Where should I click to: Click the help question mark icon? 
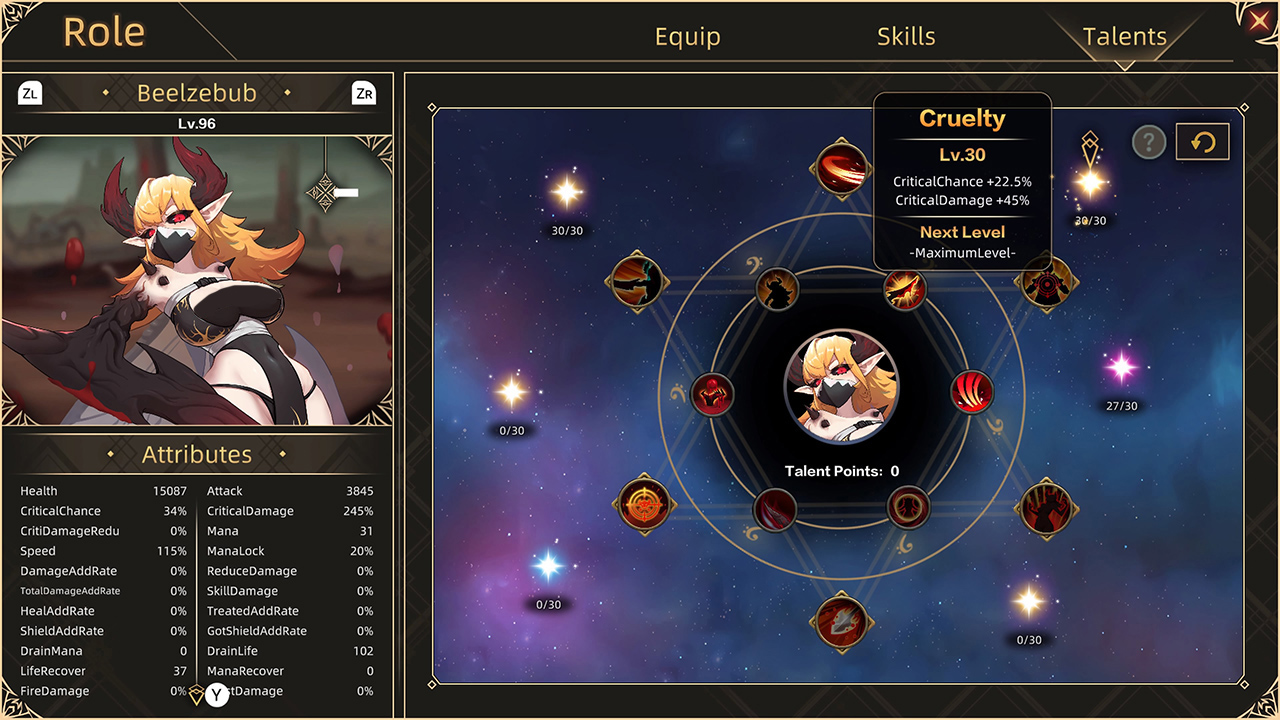(1148, 142)
